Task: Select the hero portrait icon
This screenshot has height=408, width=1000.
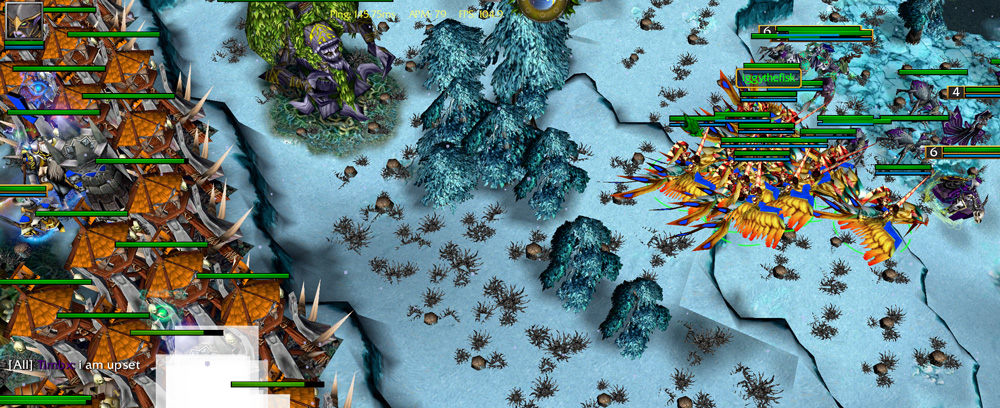Action: click(24, 20)
